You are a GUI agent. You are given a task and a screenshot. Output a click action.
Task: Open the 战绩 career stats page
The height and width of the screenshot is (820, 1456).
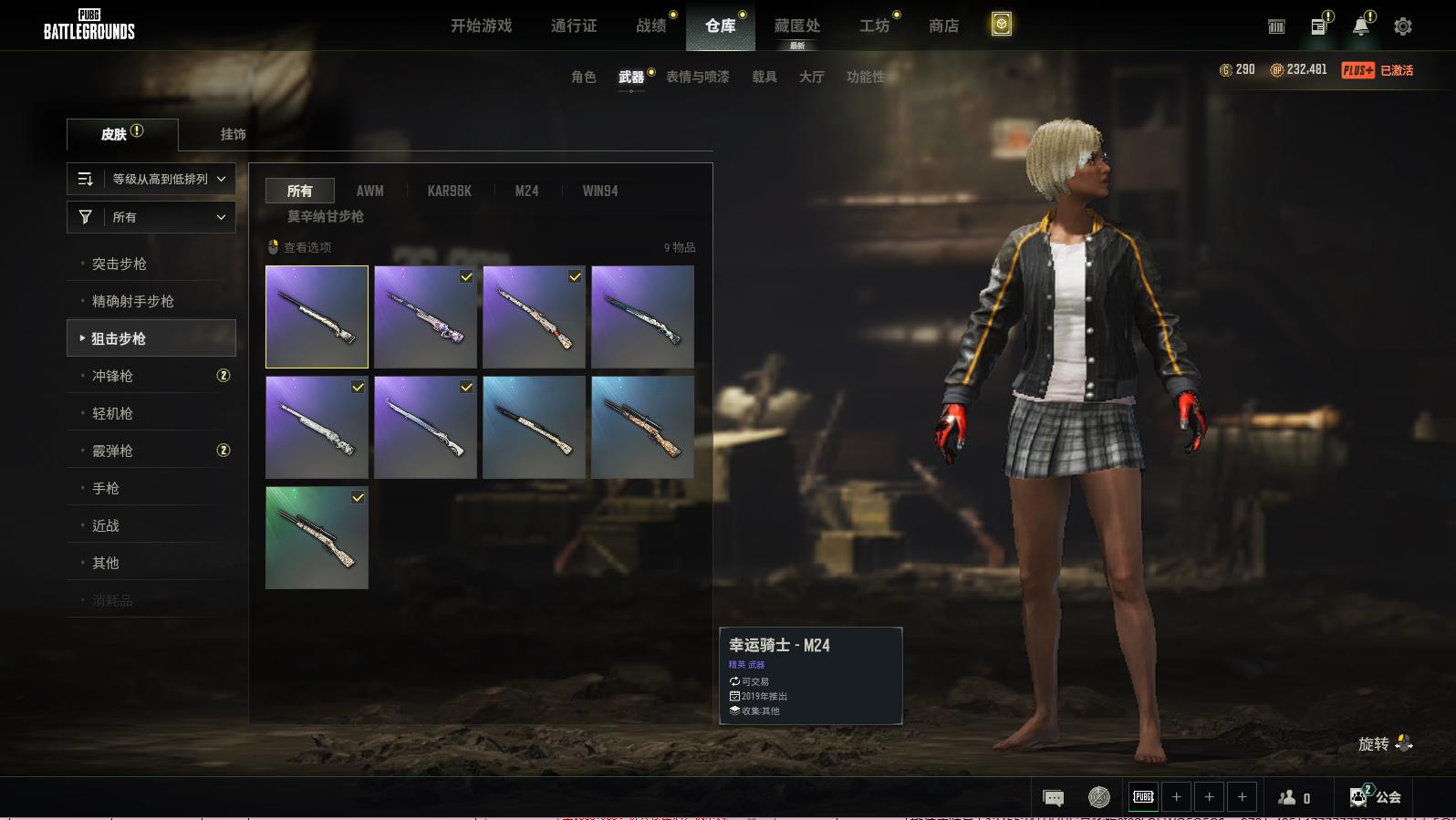pos(651,26)
